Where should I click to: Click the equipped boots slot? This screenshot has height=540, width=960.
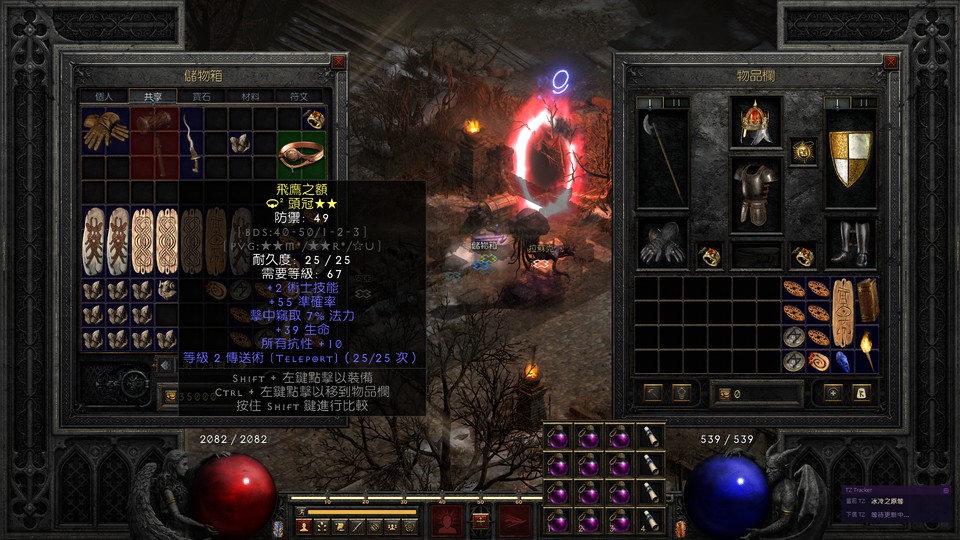point(850,243)
